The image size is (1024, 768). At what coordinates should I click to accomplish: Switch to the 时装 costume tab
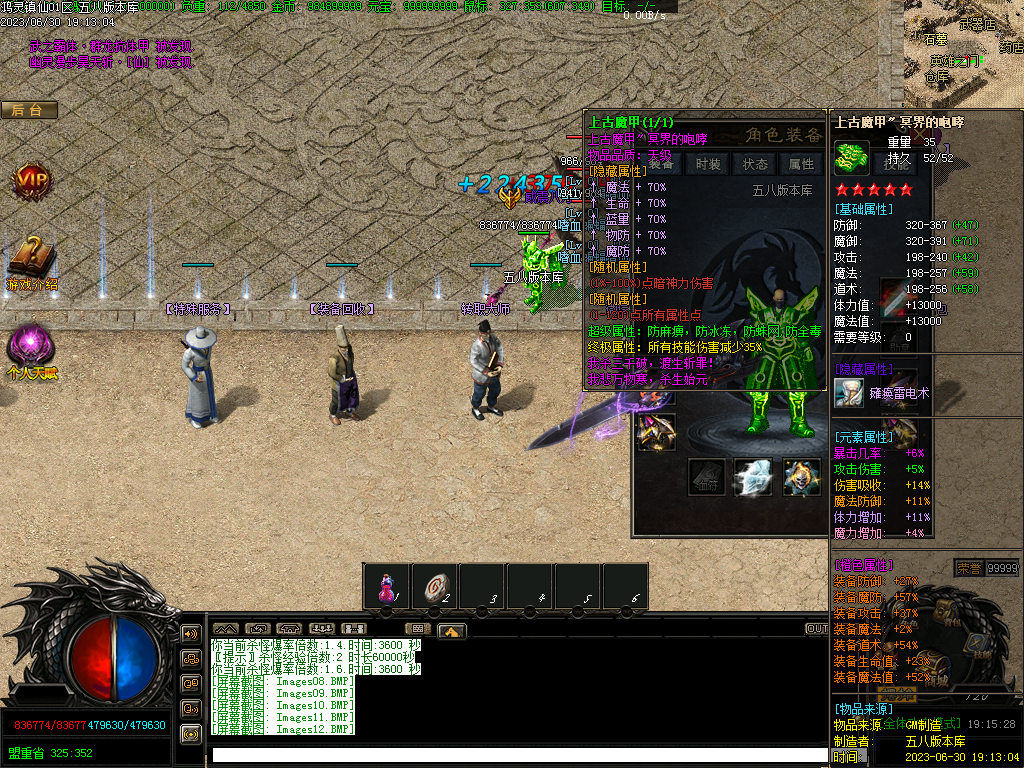point(708,164)
